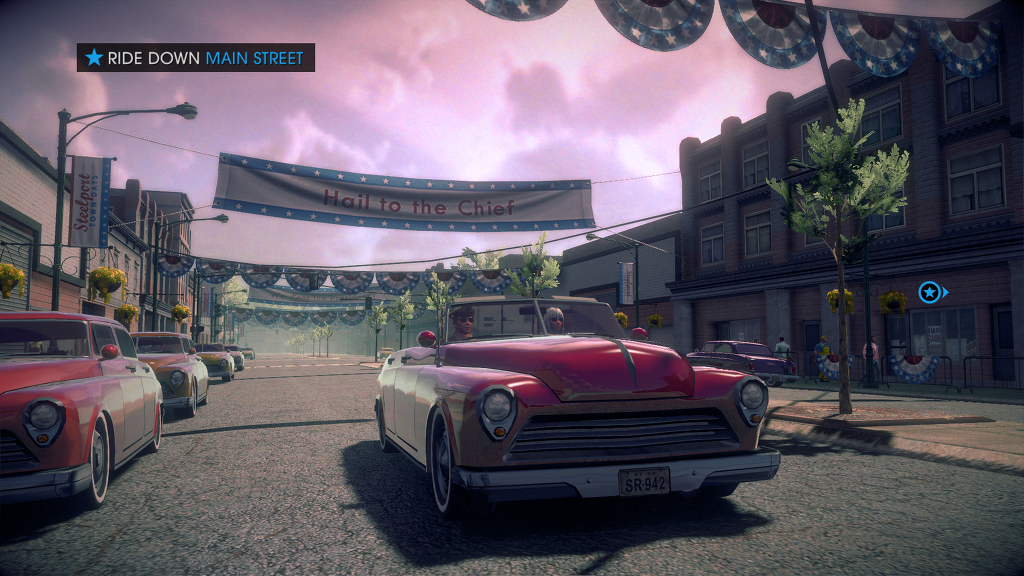Select the Ride Down Main Street objective tracker
The image size is (1024, 576).
coord(196,58)
